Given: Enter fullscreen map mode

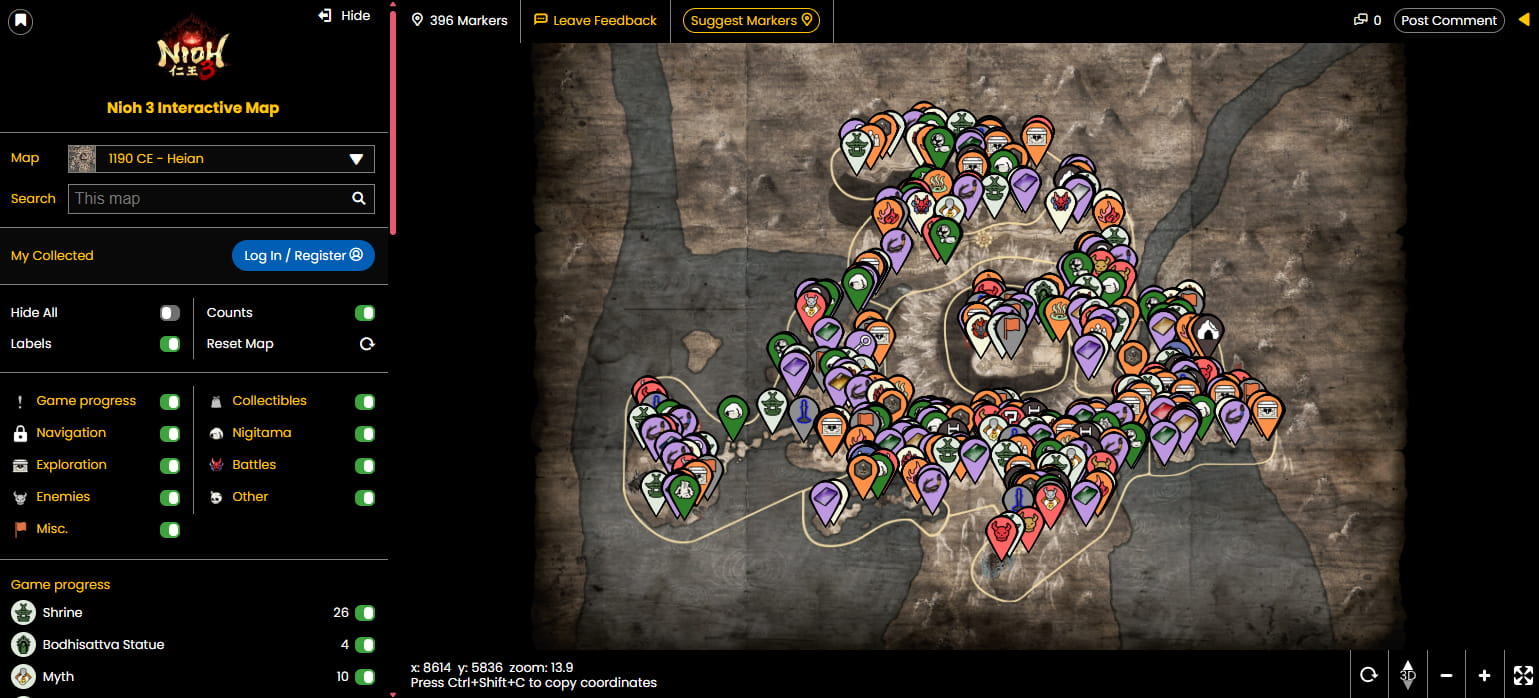Looking at the screenshot, I should [x=1522, y=675].
